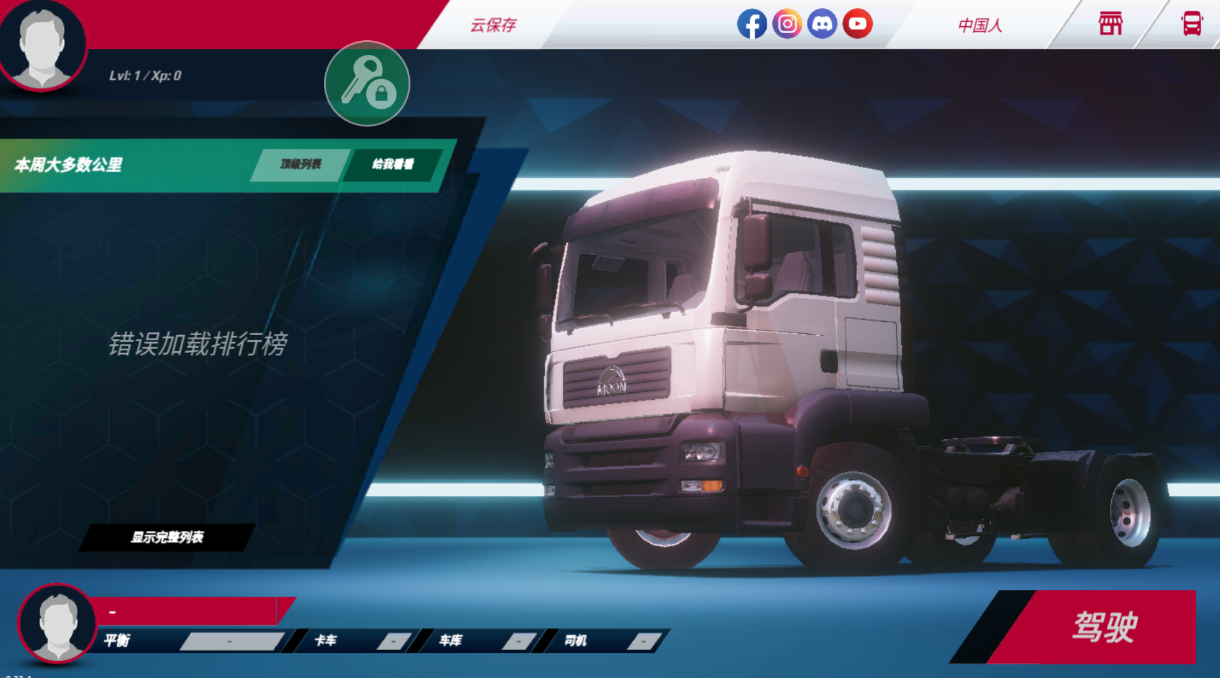
Task: Open the YouTube channel icon
Action: click(x=857, y=24)
